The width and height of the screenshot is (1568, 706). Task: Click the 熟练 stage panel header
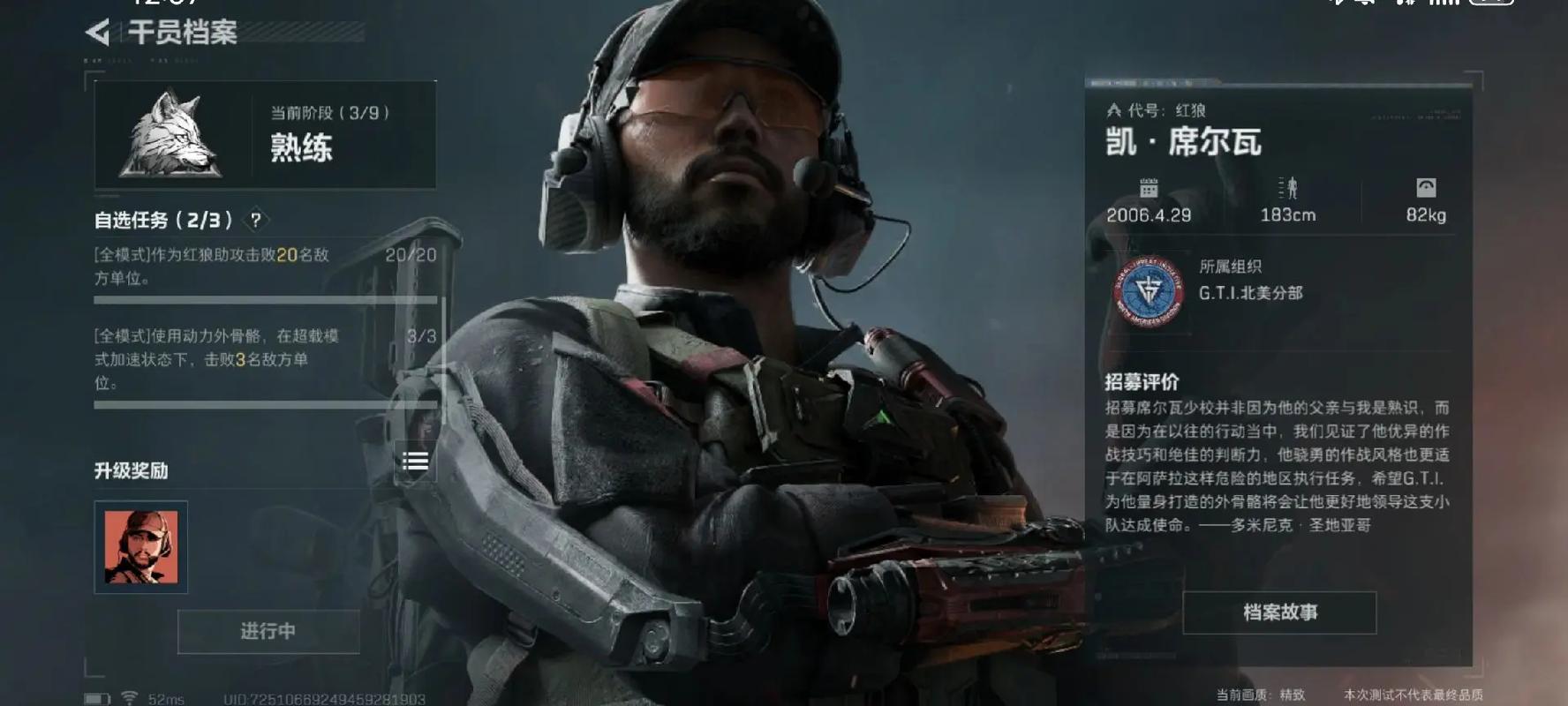tap(300, 147)
